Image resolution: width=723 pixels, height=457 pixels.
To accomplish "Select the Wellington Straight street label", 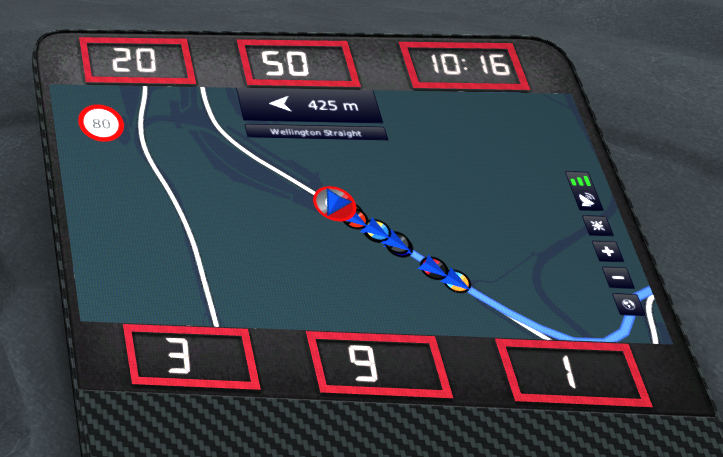I will click(x=315, y=132).
